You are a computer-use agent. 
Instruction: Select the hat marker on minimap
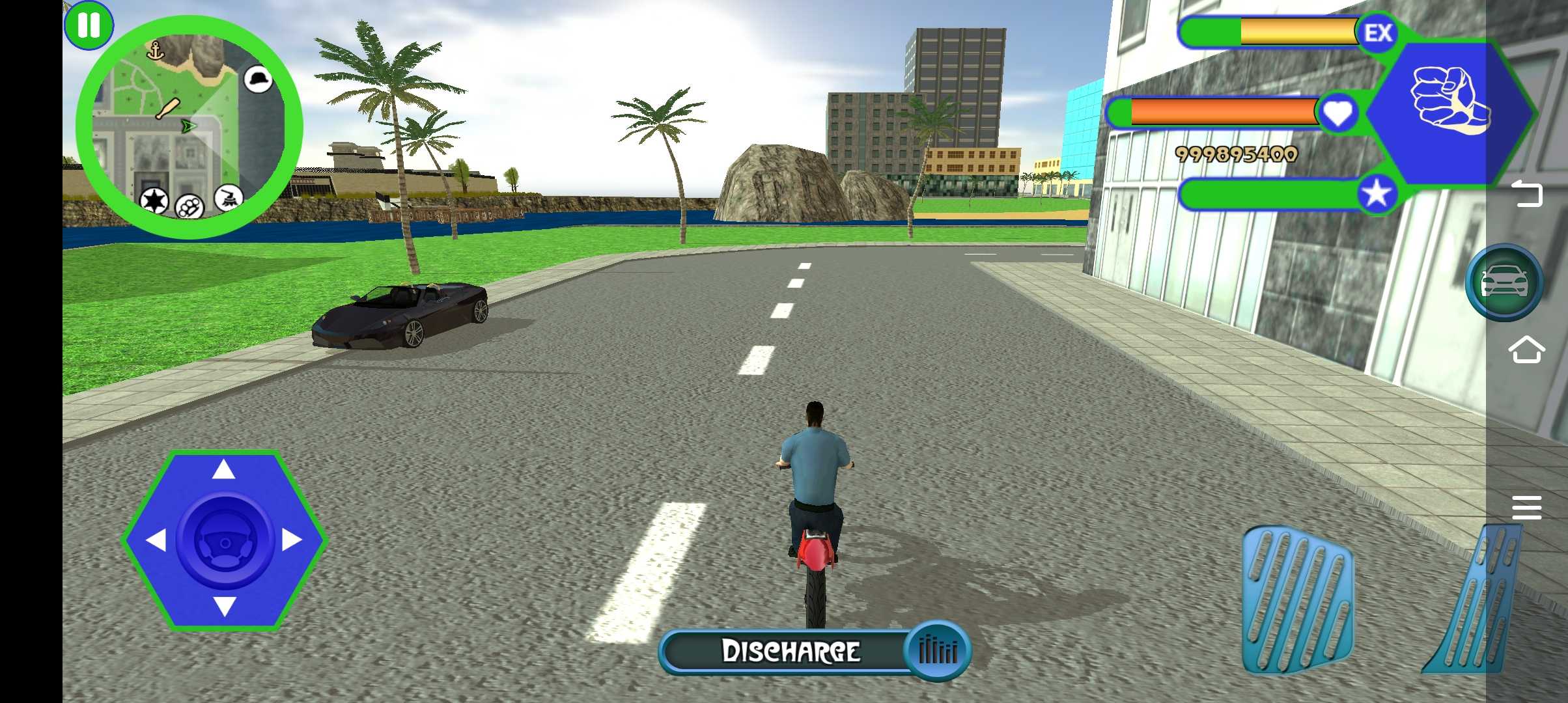click(x=259, y=79)
